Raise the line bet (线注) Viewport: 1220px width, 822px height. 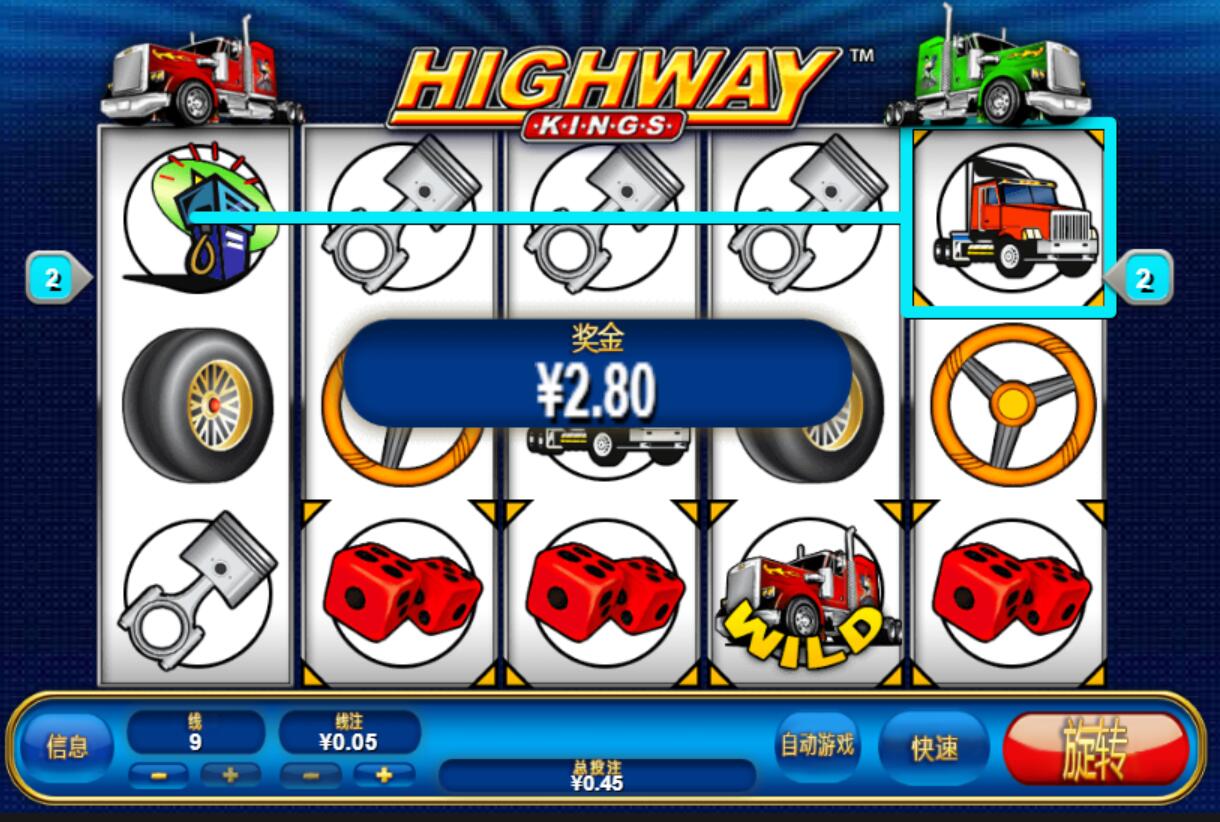(x=383, y=774)
